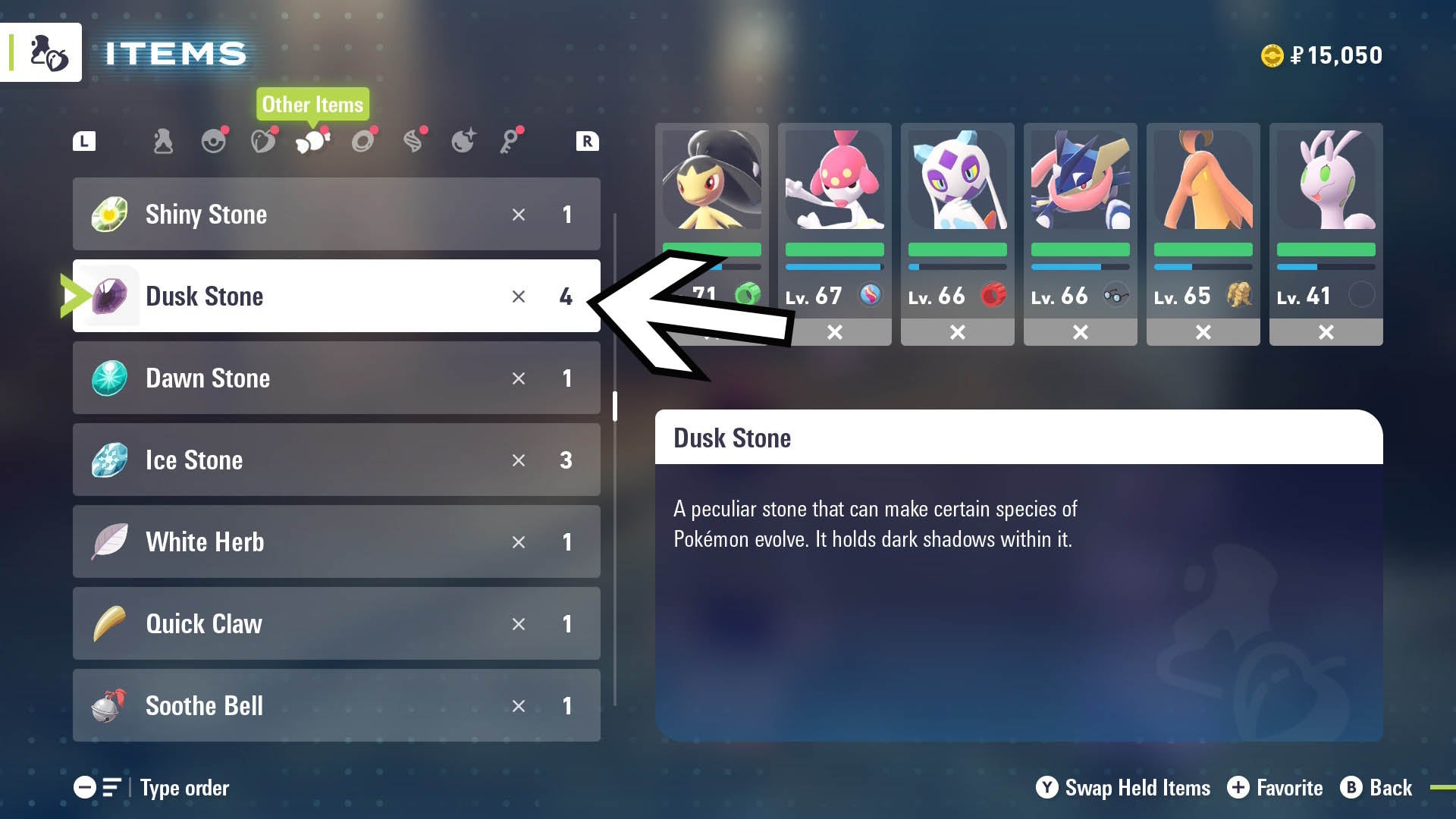This screenshot has height=819, width=1456.
Task: Select the Other Items candy tab
Action: [312, 141]
